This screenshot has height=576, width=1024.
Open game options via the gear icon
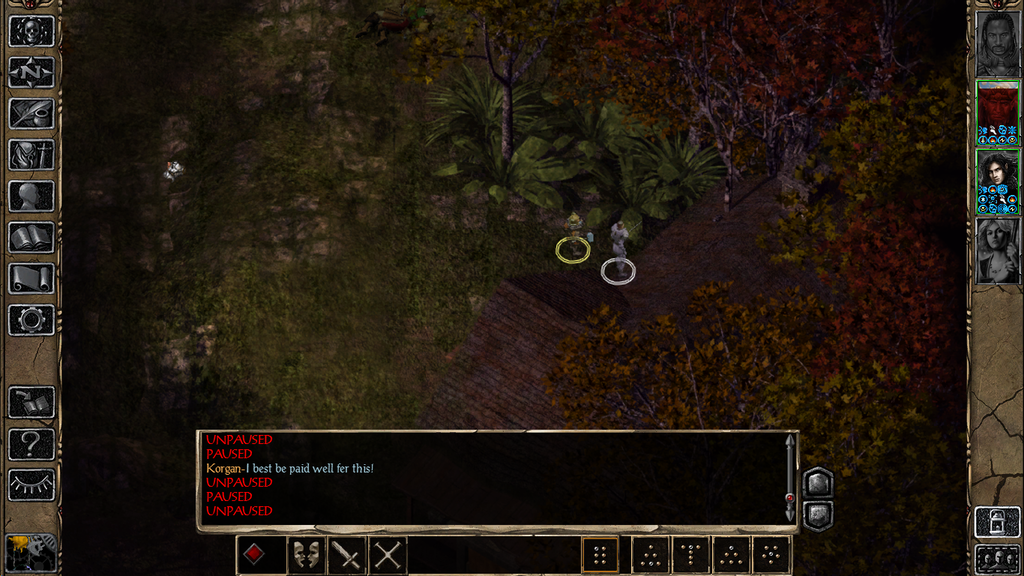31,320
